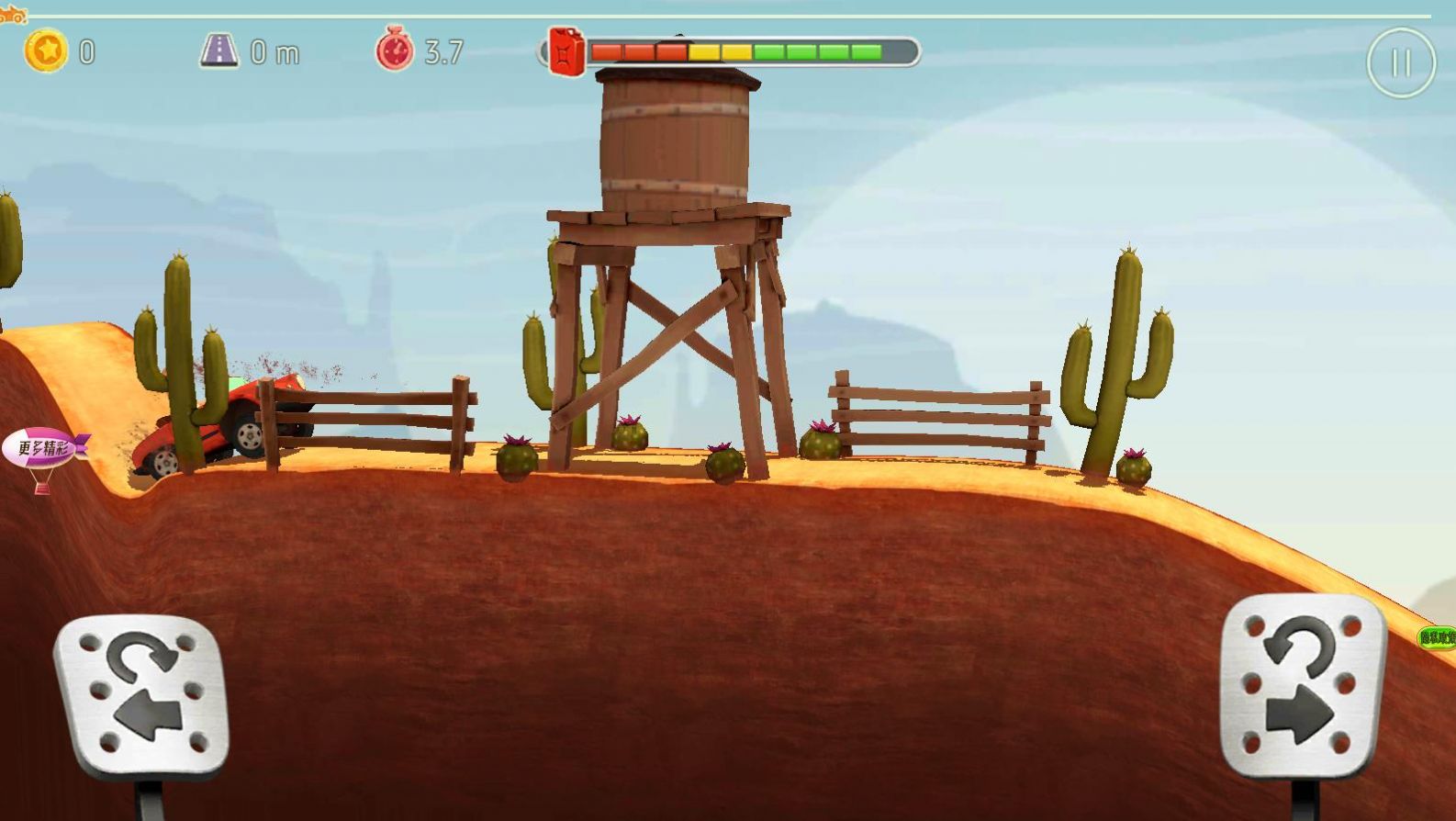Viewport: 1456px width, 821px height.
Task: Open the green privacy policy badge
Action: point(1437,637)
